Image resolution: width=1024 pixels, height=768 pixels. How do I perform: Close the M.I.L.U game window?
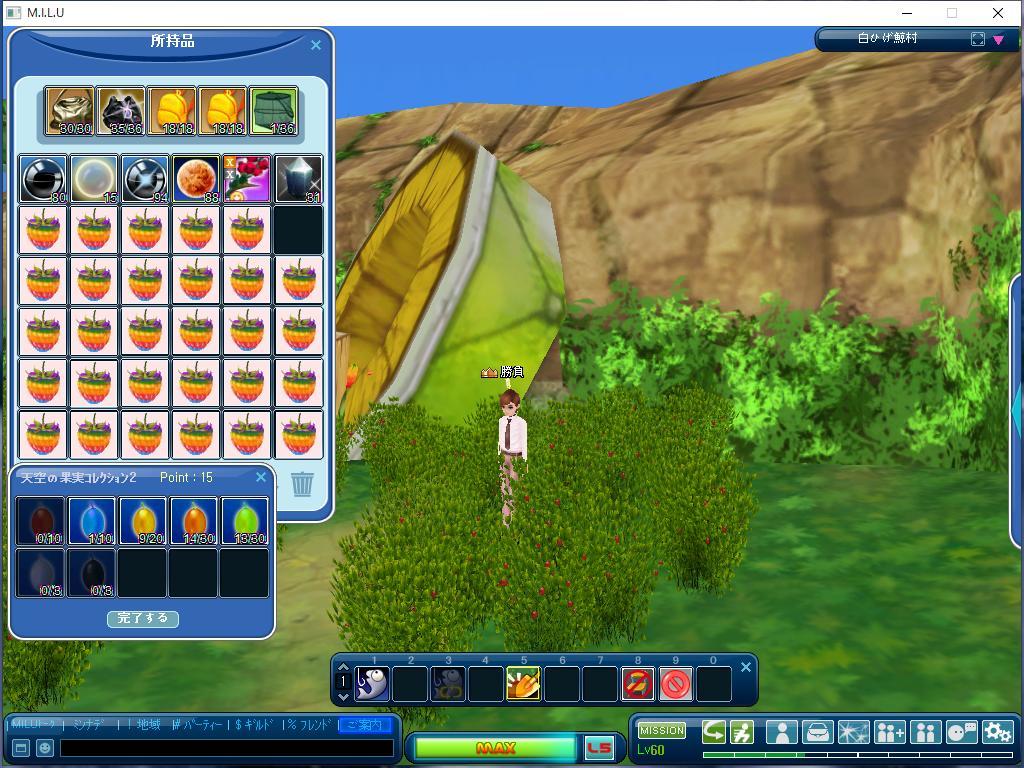[x=998, y=13]
